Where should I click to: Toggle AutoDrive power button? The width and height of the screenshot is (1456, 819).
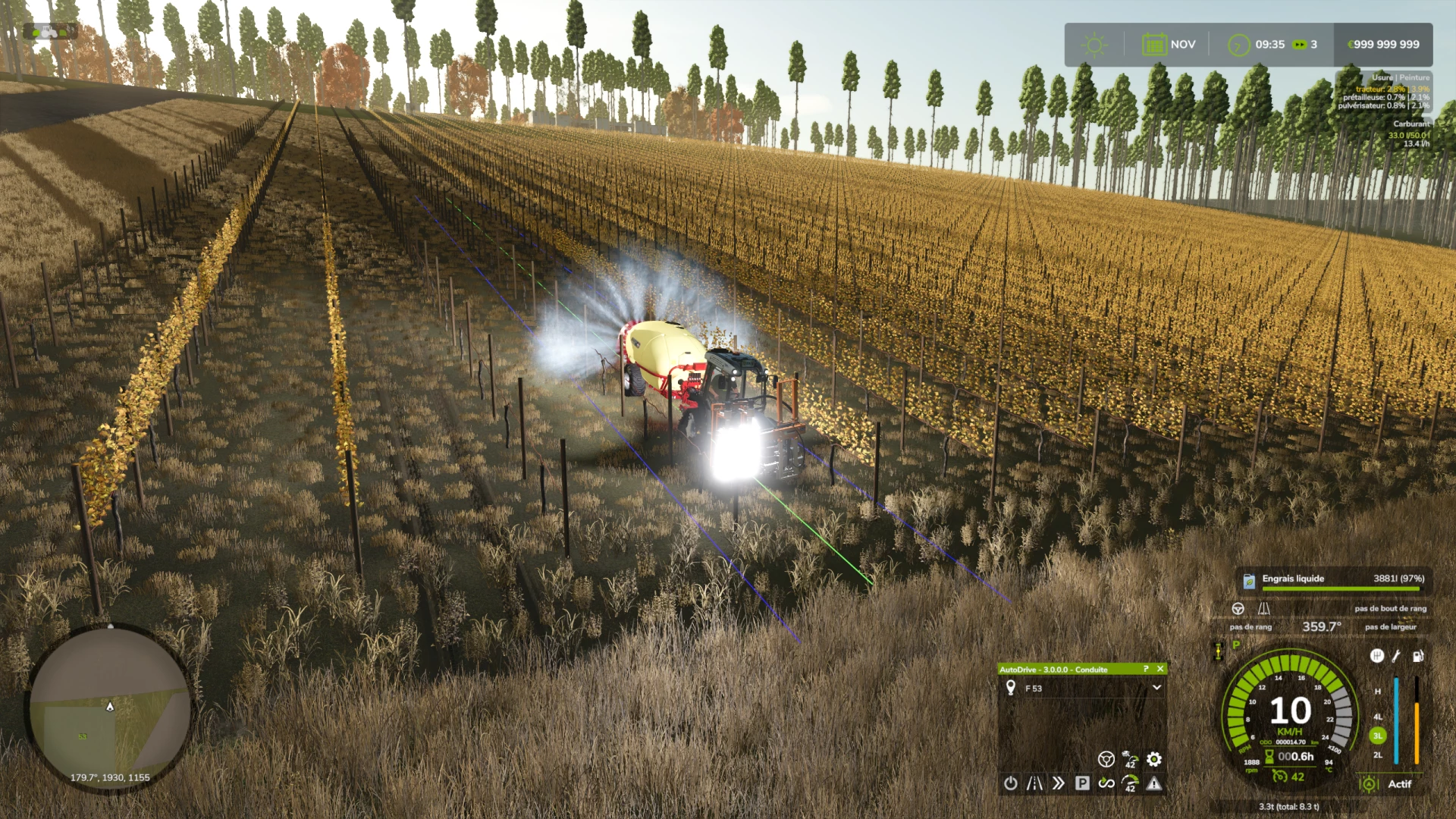pos(1011,783)
